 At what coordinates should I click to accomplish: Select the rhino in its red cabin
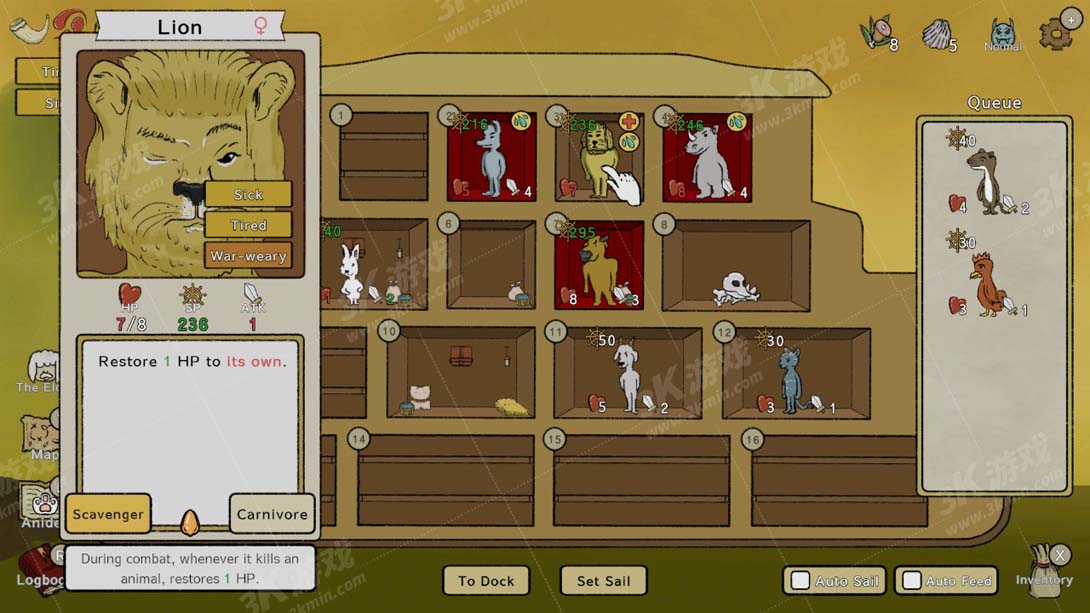708,160
